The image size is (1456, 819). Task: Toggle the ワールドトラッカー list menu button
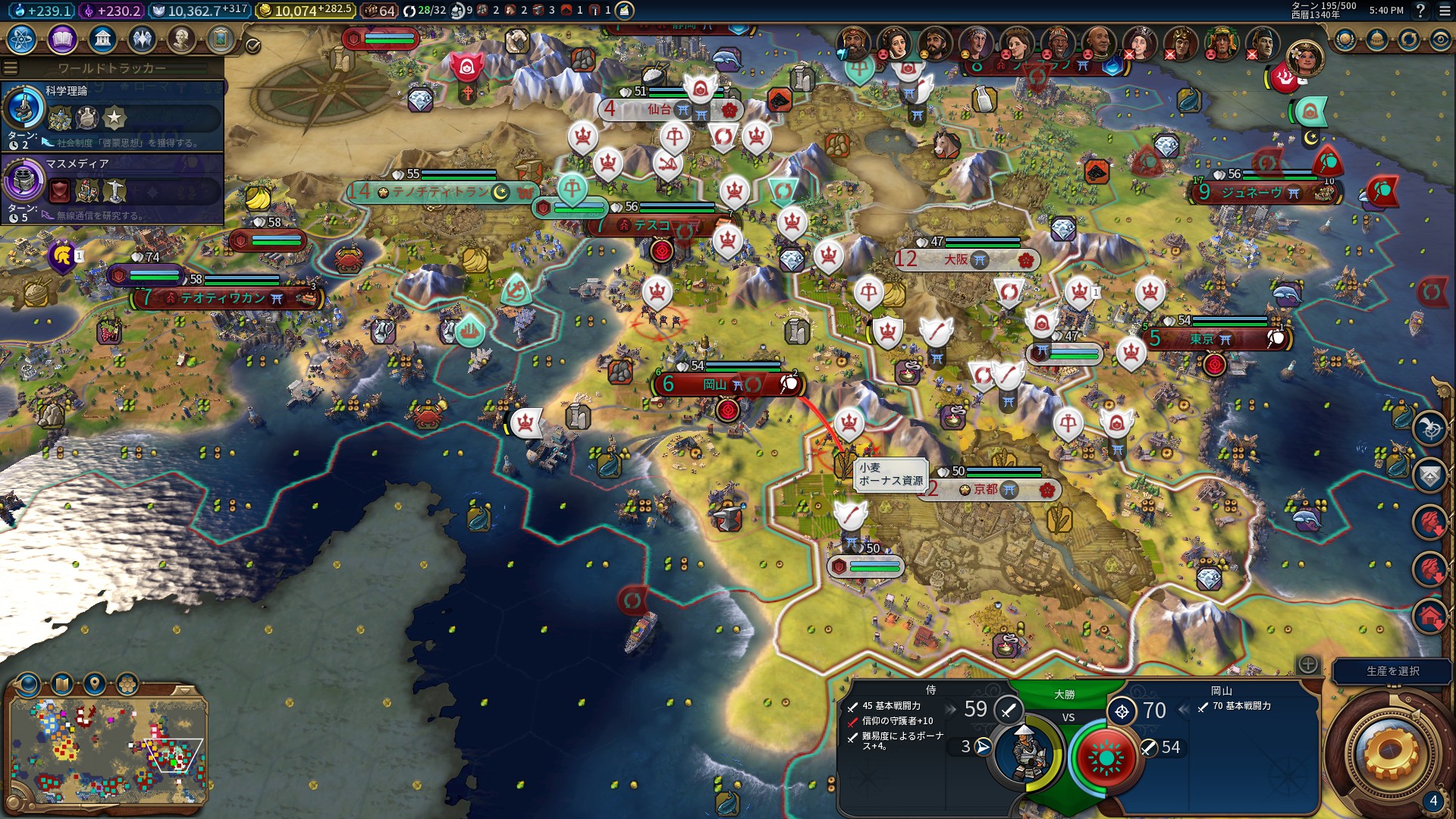click(x=11, y=67)
